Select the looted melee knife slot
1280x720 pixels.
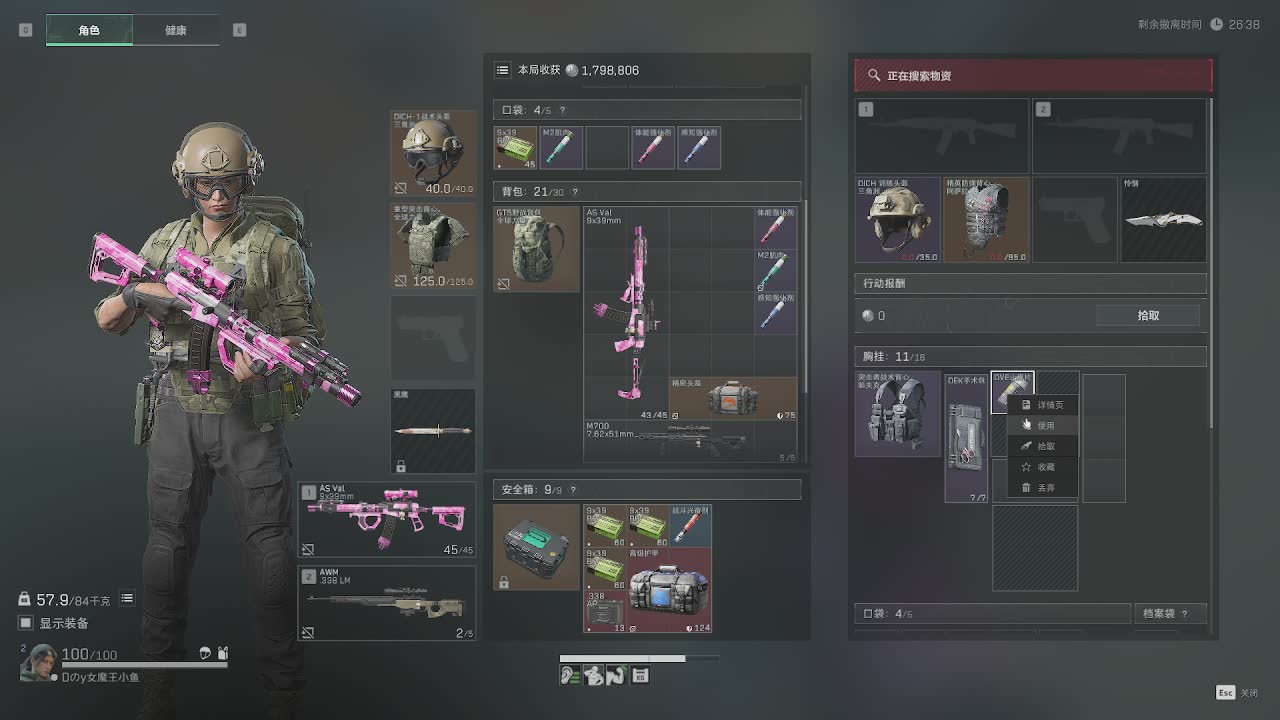click(x=1163, y=220)
